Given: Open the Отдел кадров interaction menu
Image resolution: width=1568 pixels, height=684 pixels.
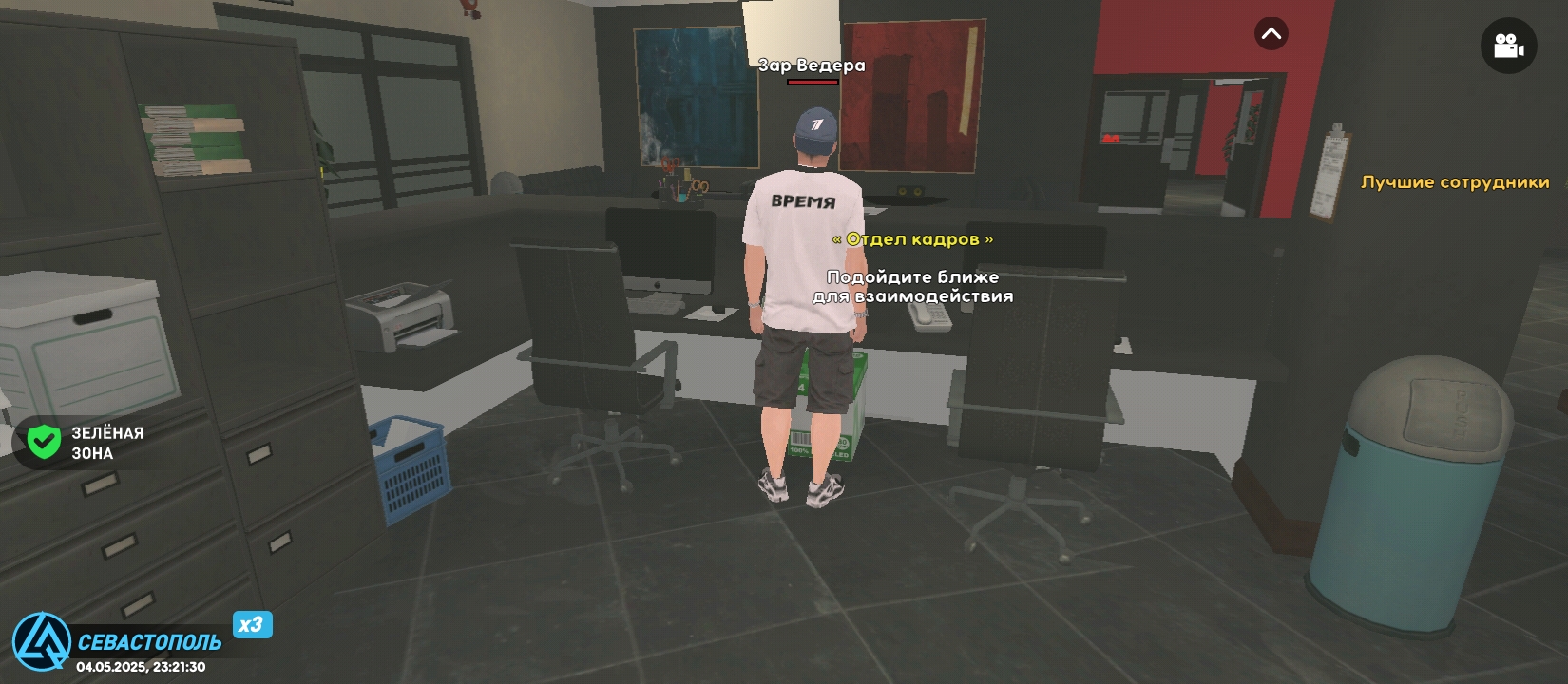Looking at the screenshot, I should 913,240.
